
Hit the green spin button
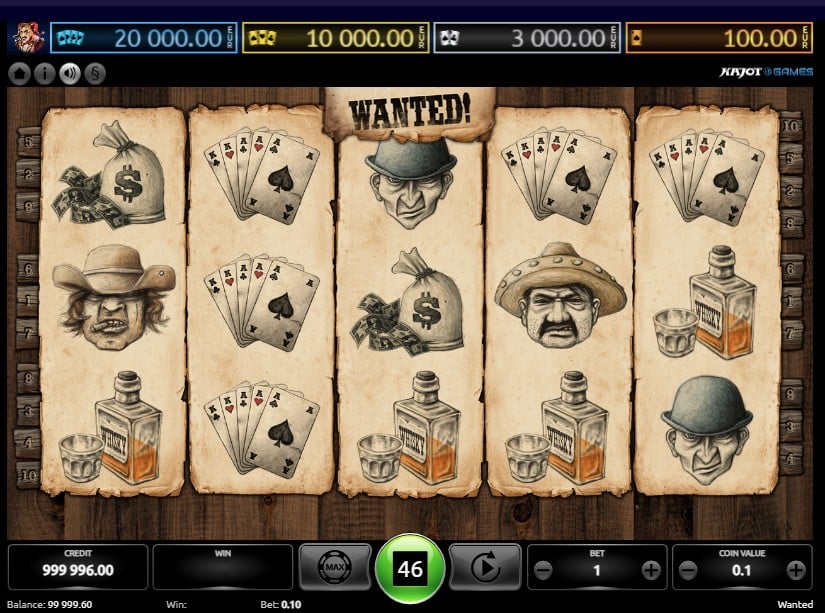coord(410,569)
